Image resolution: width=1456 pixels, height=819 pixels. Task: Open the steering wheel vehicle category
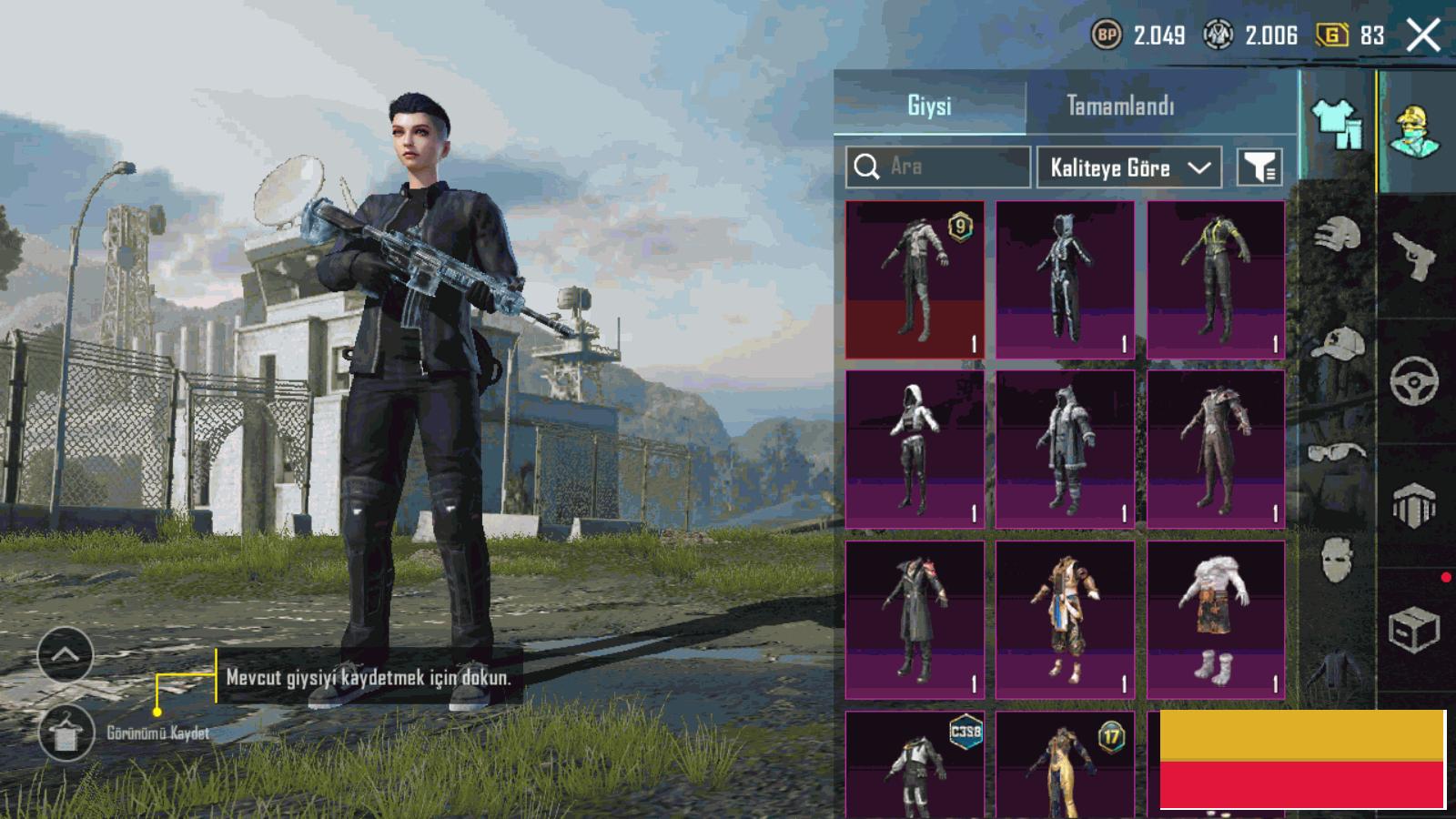(x=1413, y=379)
